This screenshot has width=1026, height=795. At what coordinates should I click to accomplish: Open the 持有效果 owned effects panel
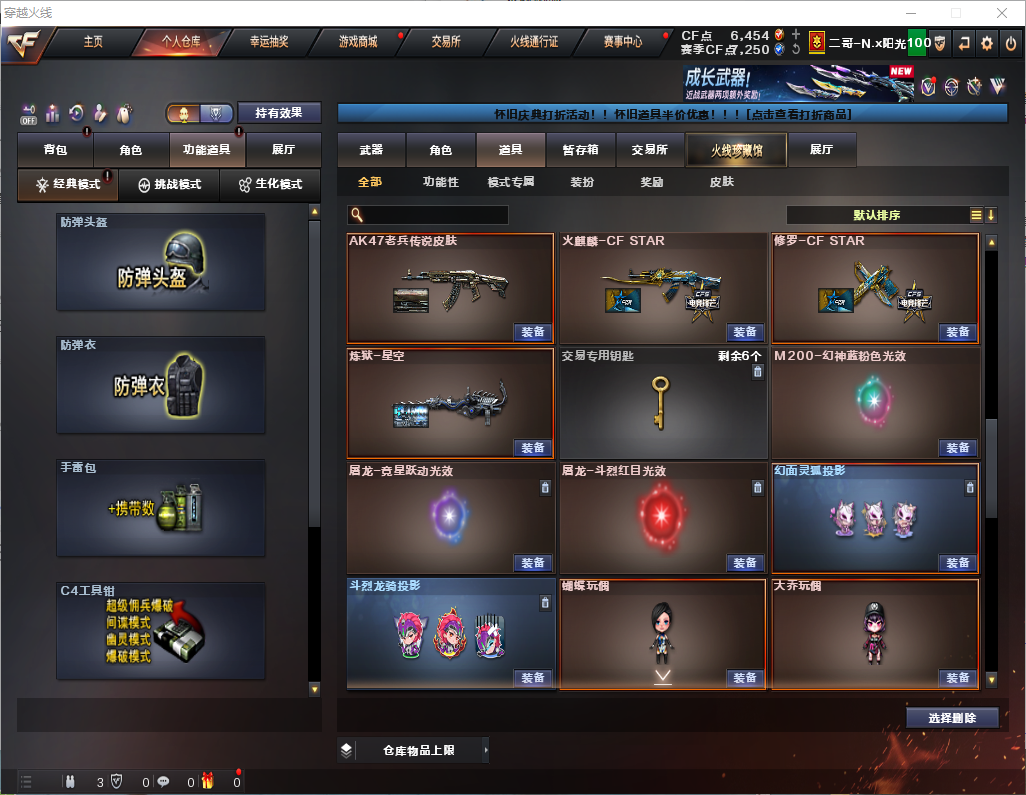click(x=278, y=113)
